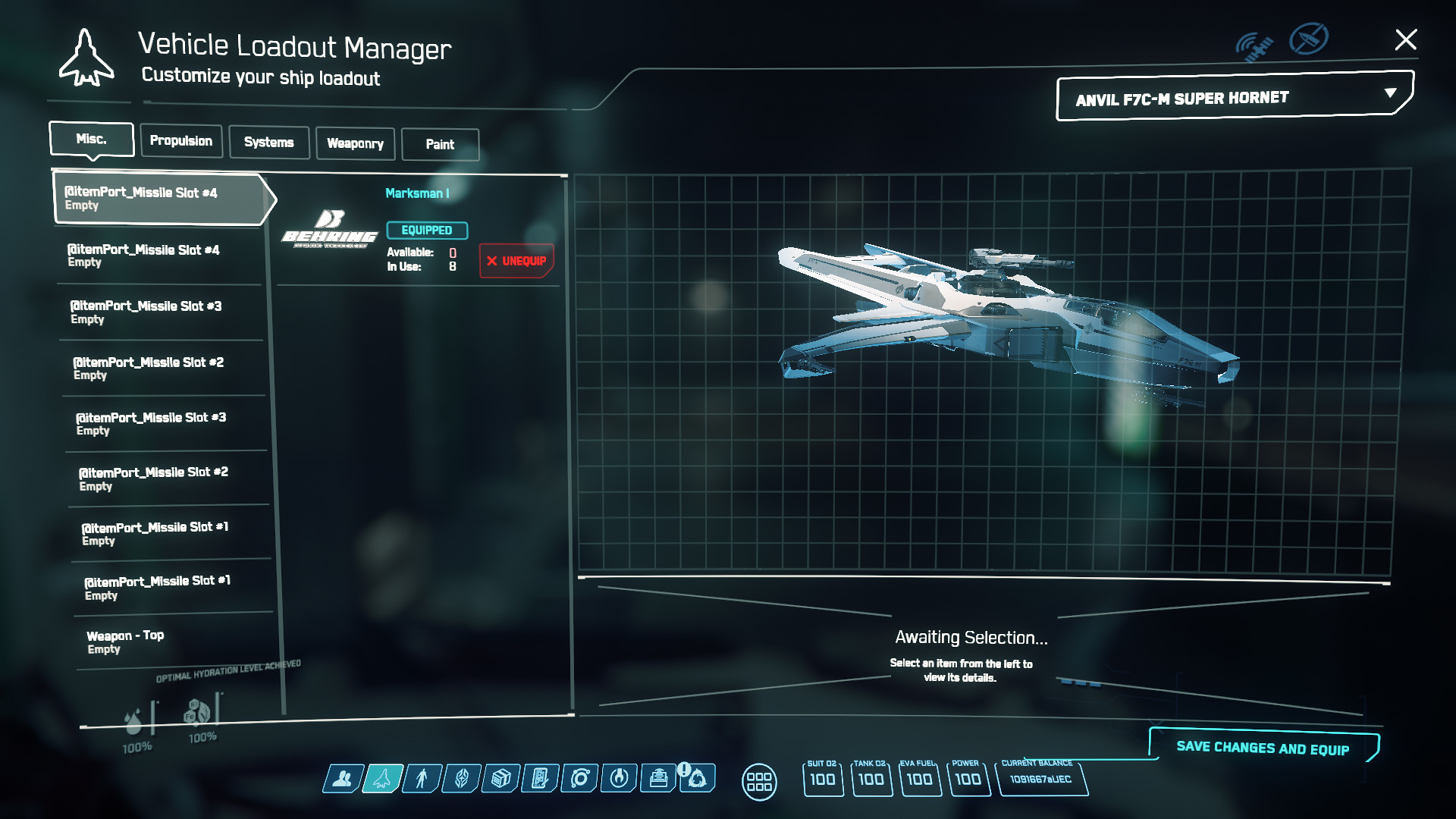Image resolution: width=1456 pixels, height=819 pixels.
Task: Open the Weaponry tab
Action: pos(355,143)
